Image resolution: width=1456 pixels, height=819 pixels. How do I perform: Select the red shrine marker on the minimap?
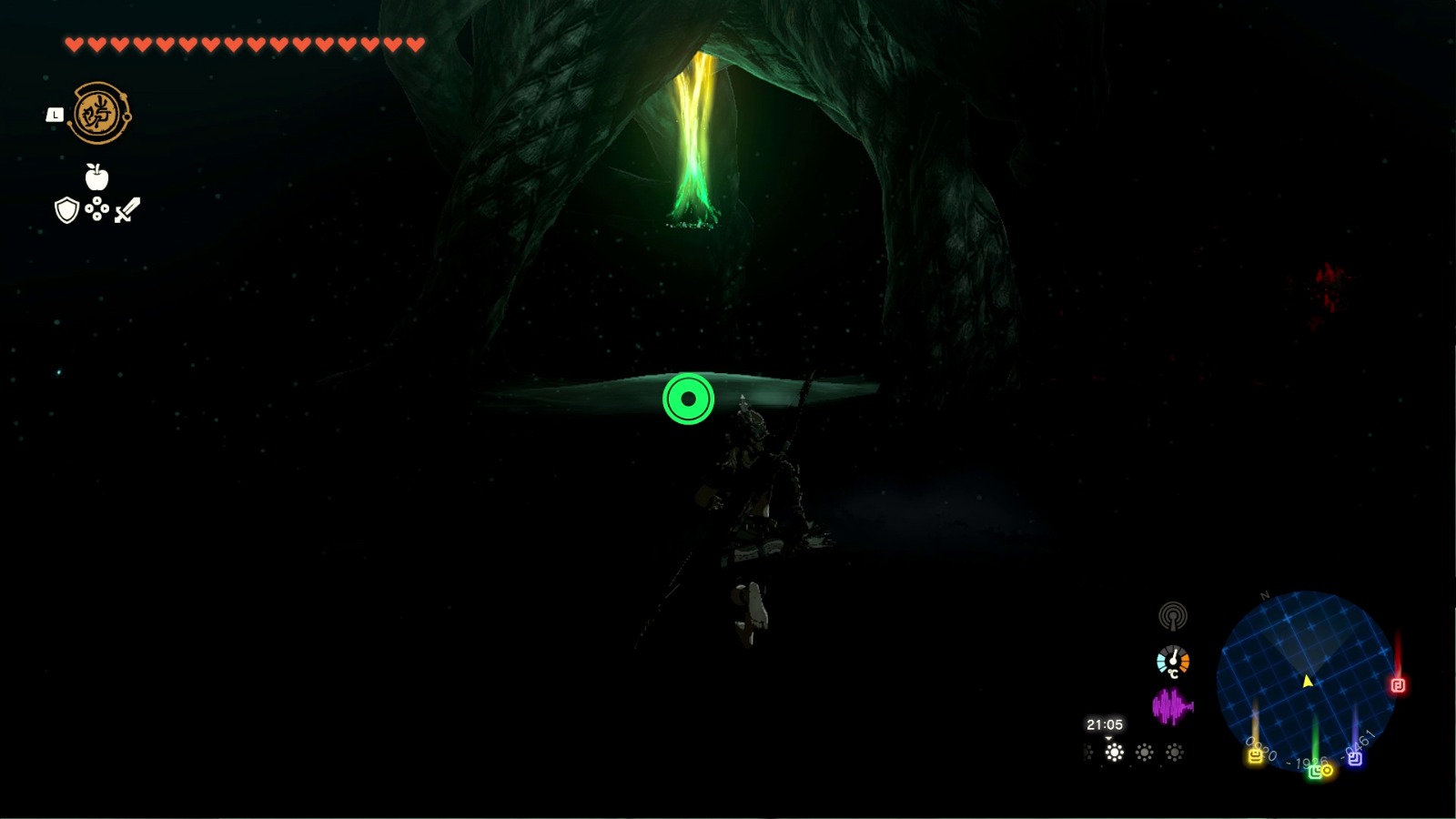pos(1399,685)
